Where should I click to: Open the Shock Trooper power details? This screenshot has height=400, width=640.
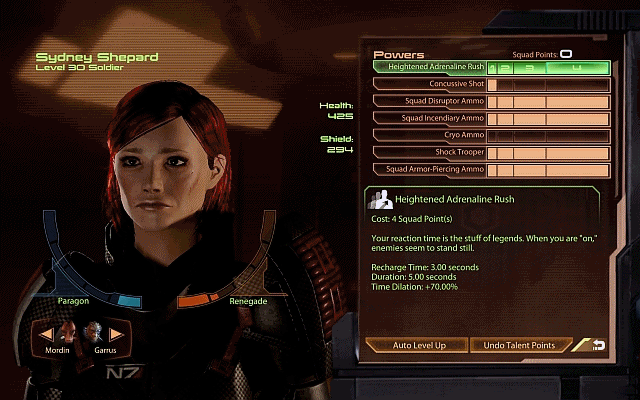430,152
